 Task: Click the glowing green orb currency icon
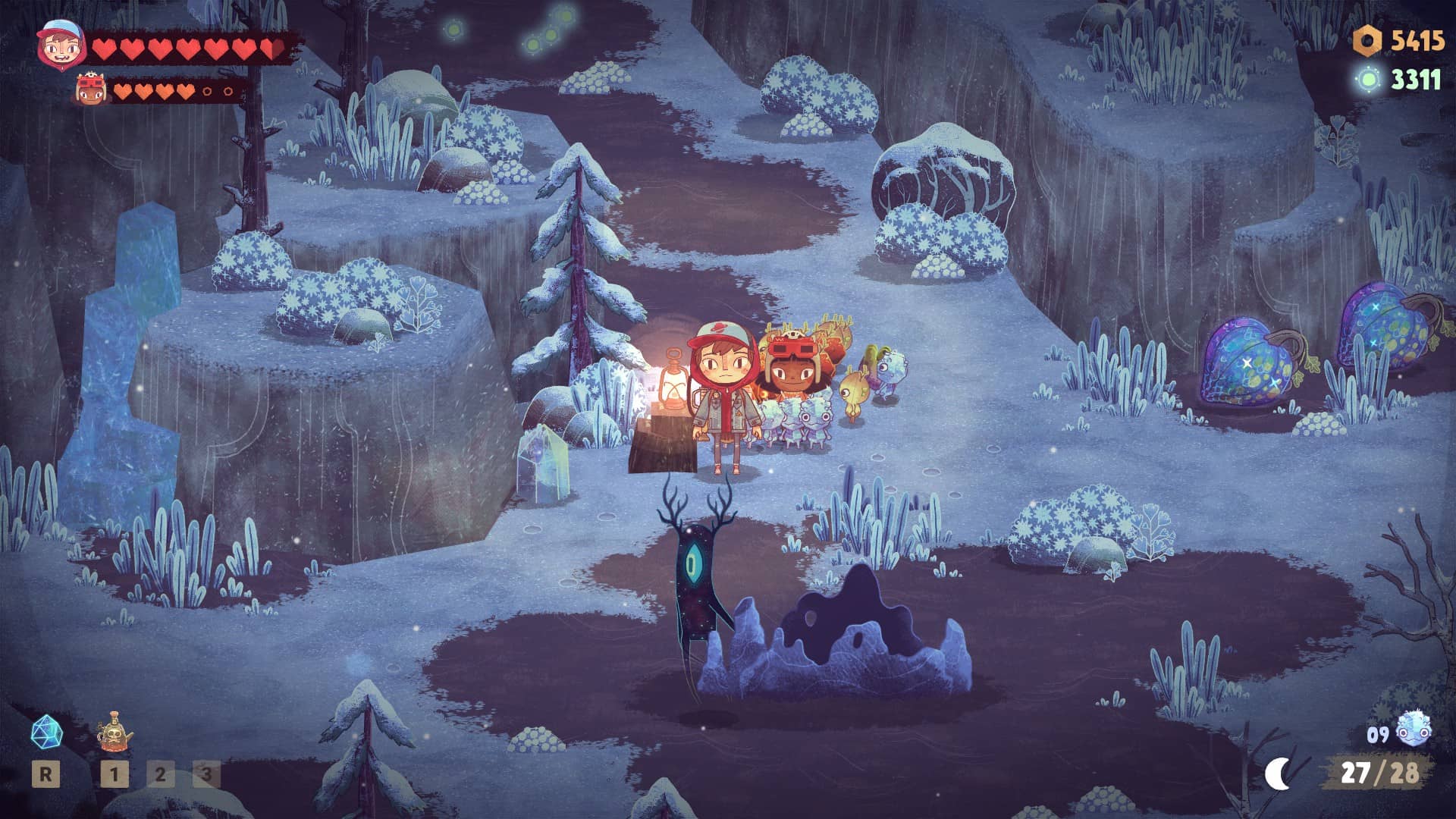(1369, 80)
